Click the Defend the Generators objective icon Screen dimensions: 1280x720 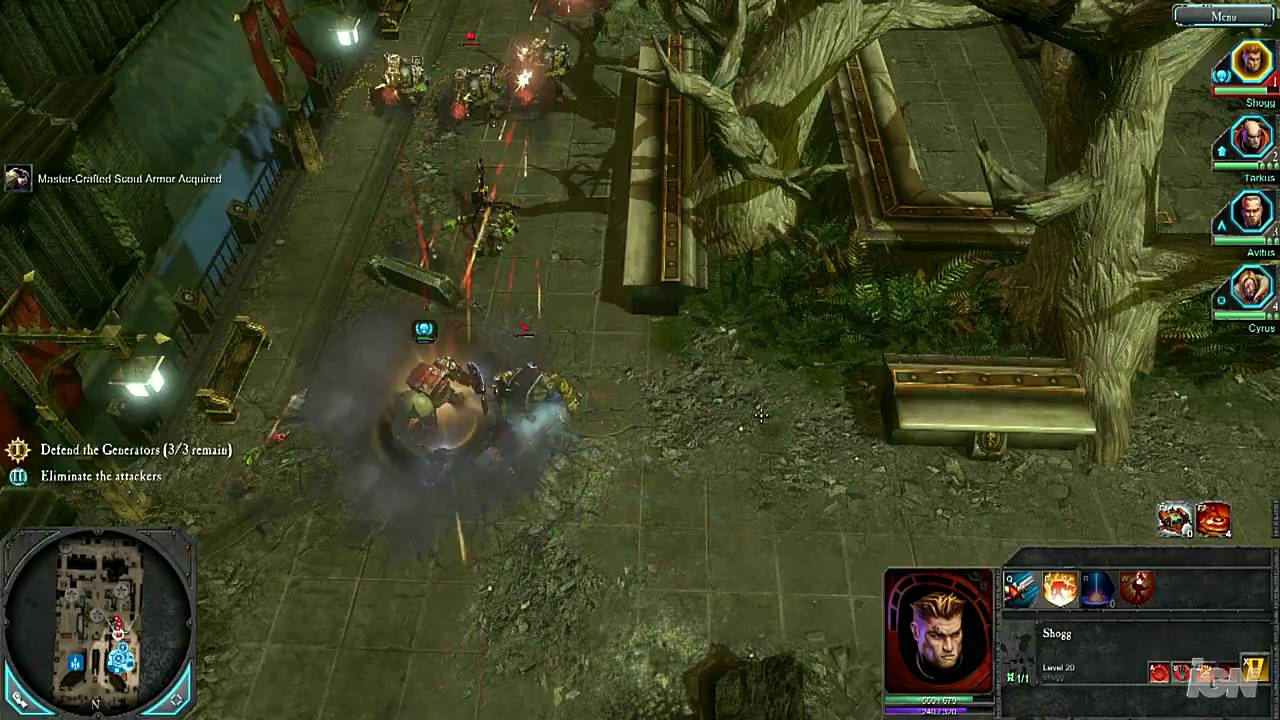18,450
